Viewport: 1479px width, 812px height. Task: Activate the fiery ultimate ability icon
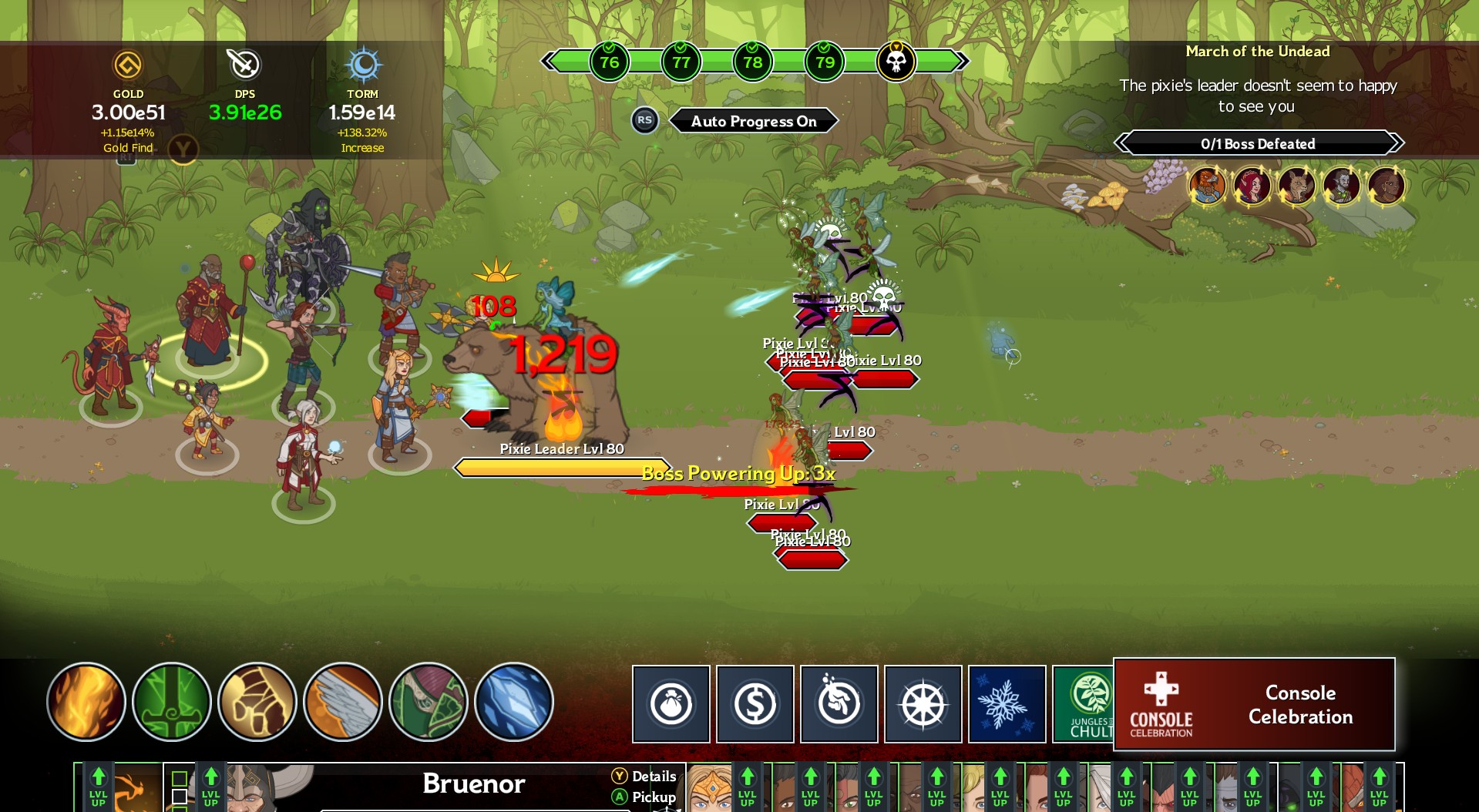click(86, 702)
